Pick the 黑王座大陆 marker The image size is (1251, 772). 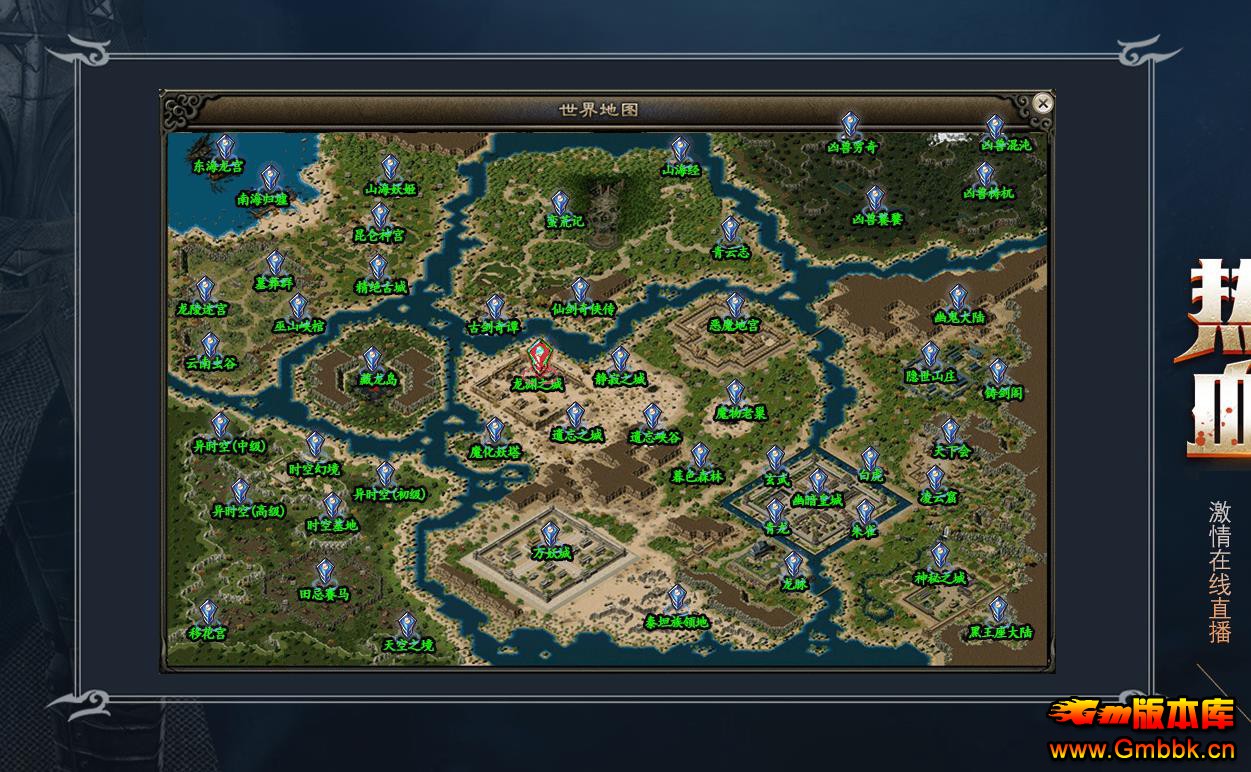click(x=998, y=612)
